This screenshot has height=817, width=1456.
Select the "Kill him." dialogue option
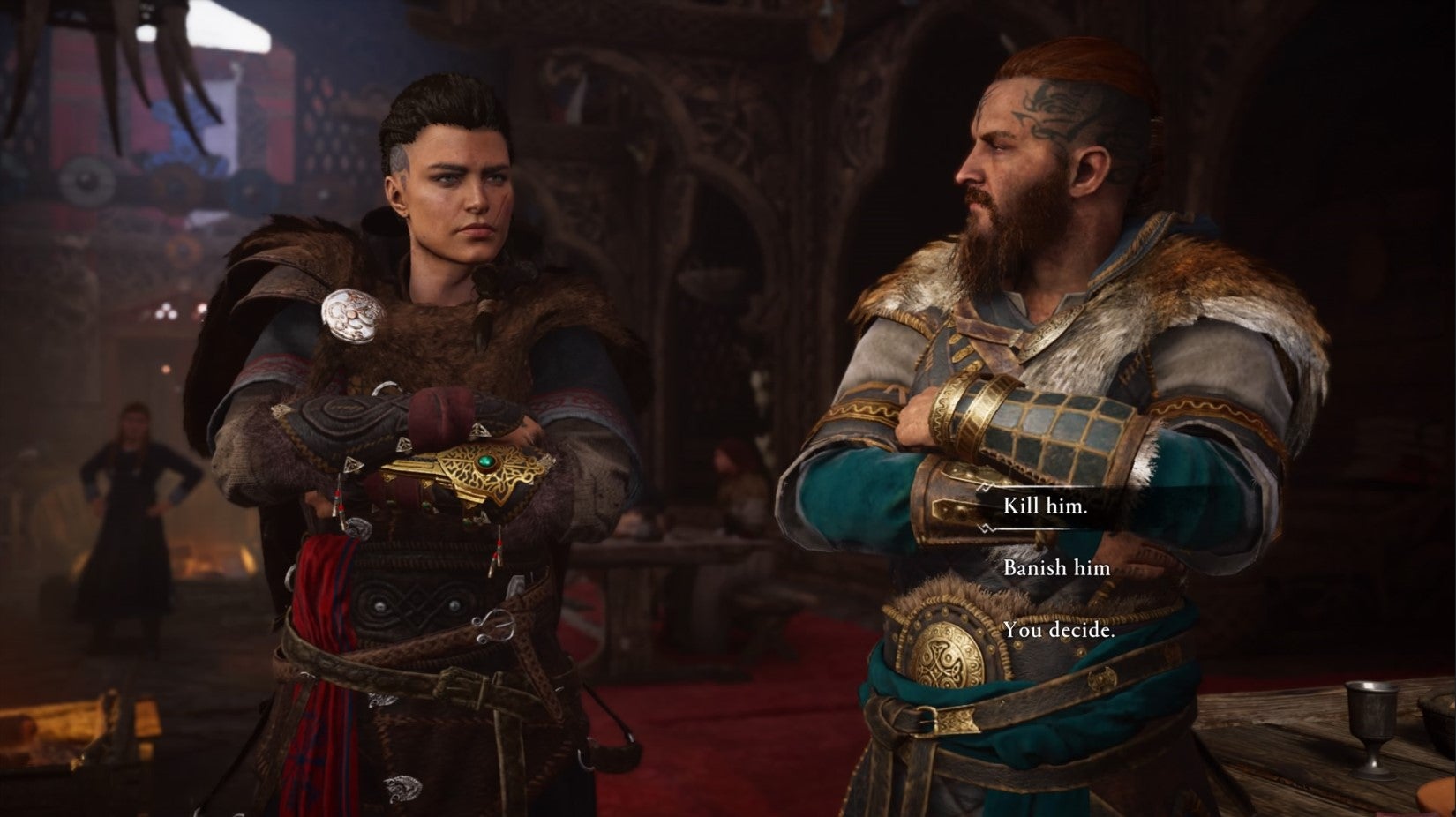coord(1046,507)
